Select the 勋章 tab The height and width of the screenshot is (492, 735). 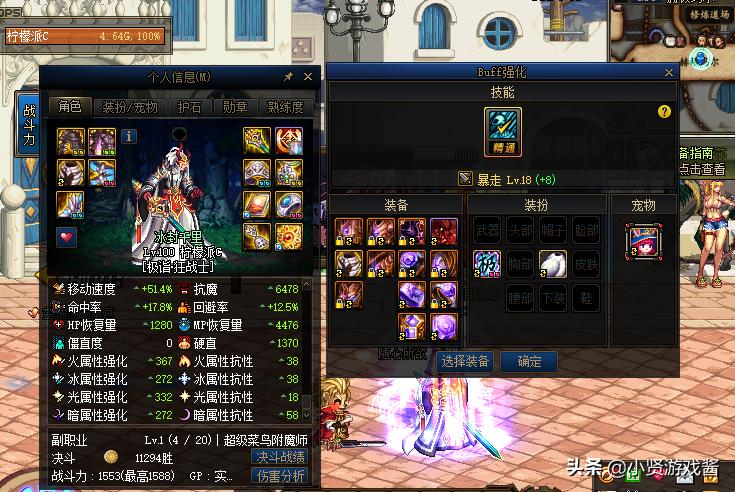tap(235, 107)
